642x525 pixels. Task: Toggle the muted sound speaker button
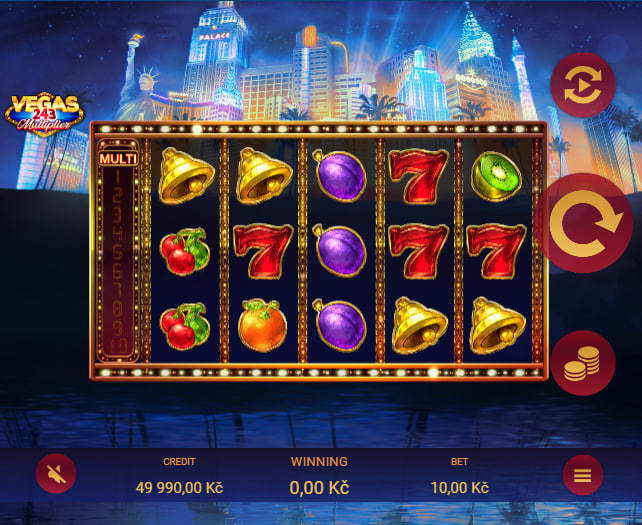56,474
